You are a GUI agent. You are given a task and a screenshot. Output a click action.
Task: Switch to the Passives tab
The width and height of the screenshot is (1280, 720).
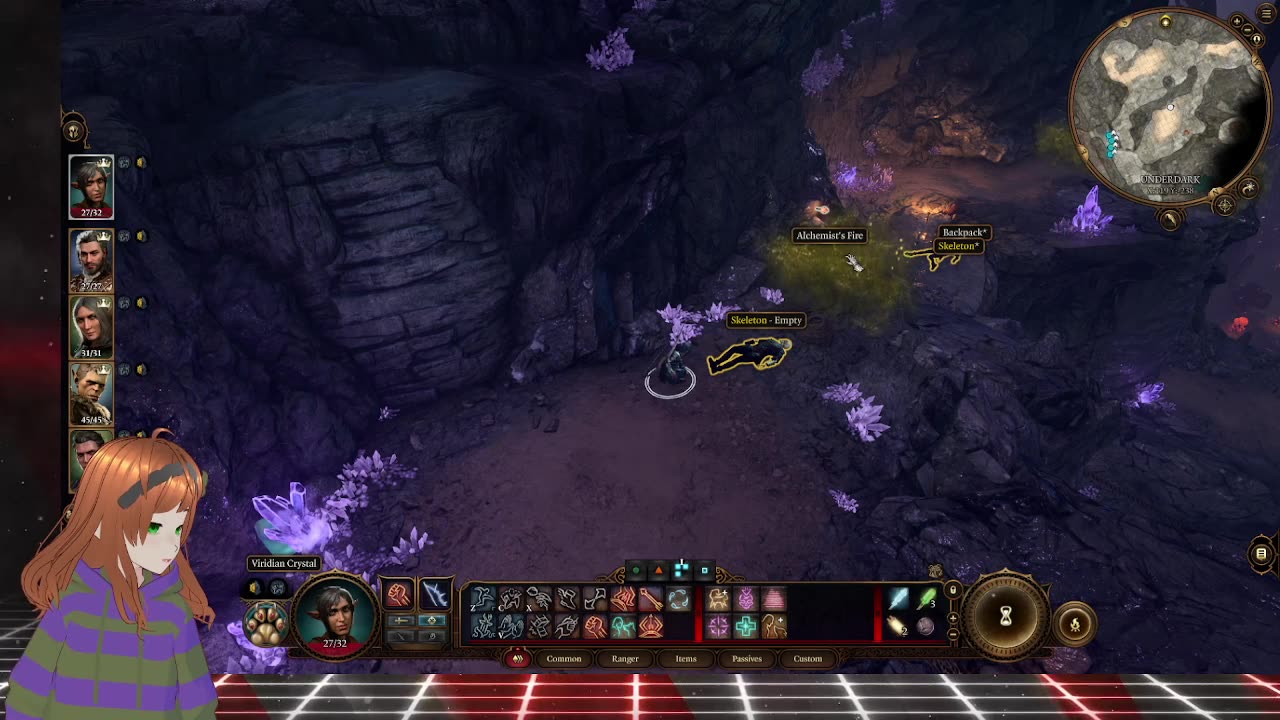(747, 659)
